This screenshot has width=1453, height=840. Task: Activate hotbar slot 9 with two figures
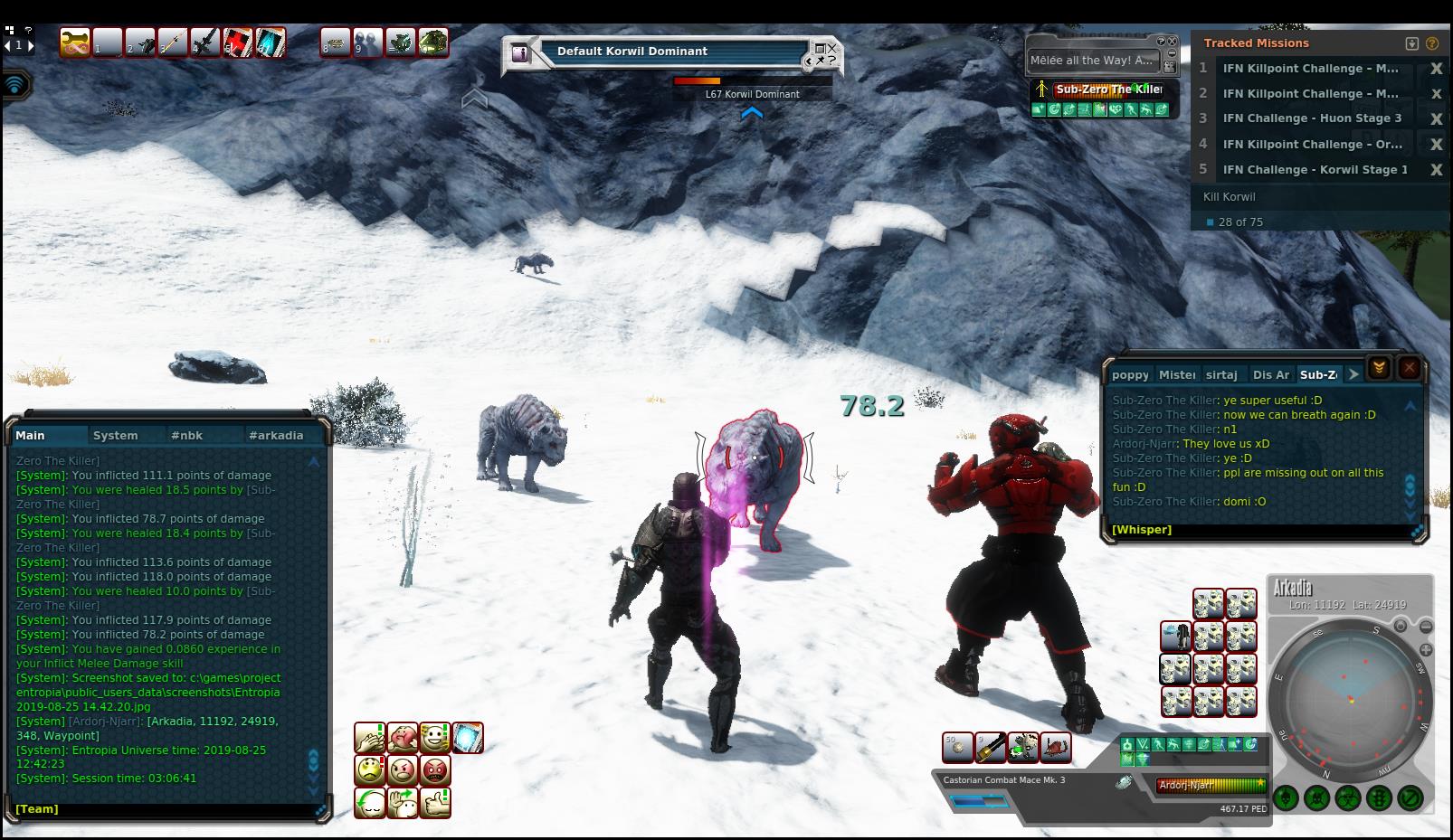click(367, 42)
